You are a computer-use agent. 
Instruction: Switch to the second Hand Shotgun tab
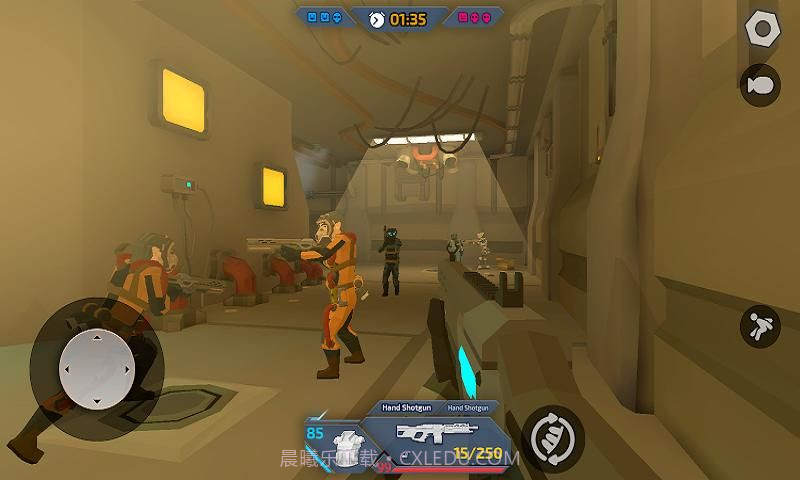tap(467, 407)
